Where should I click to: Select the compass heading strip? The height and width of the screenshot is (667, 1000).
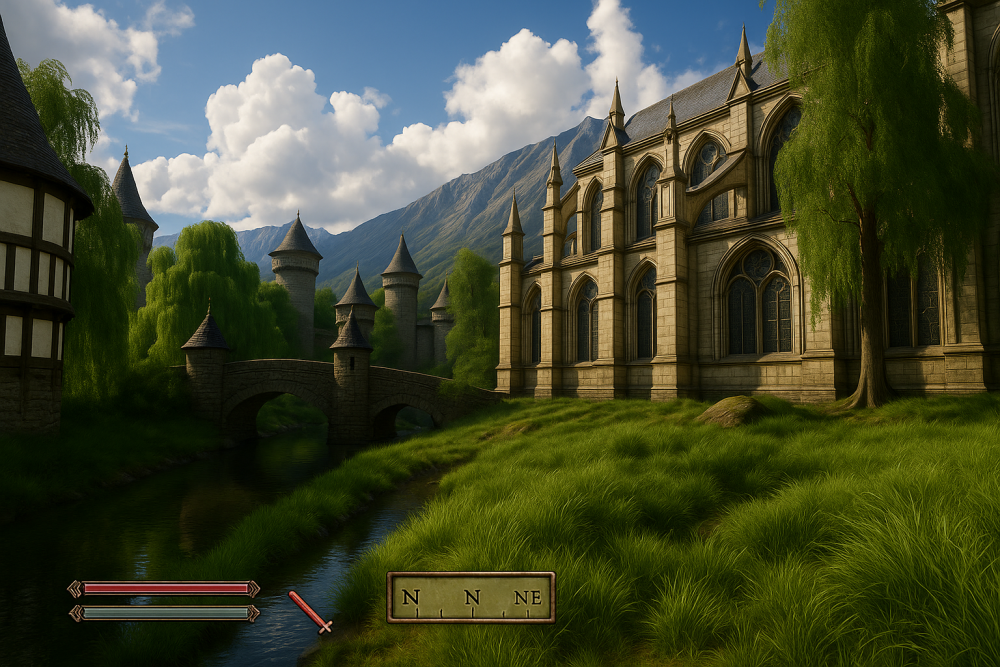click(x=470, y=597)
